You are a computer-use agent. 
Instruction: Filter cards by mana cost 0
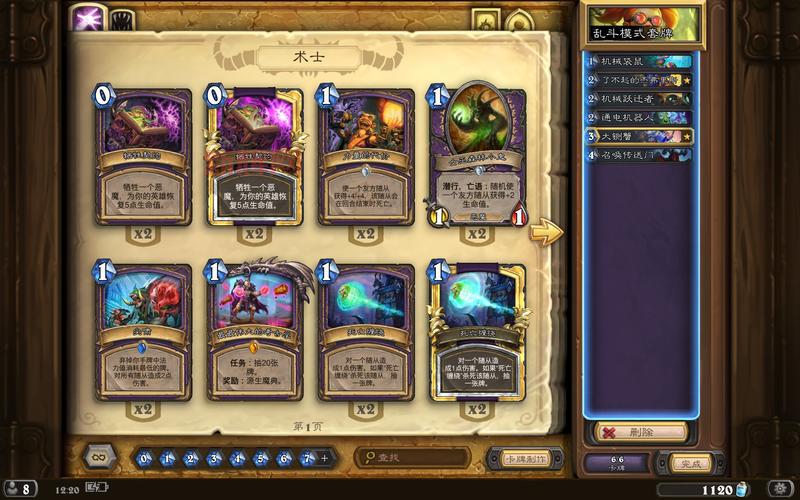point(146,458)
